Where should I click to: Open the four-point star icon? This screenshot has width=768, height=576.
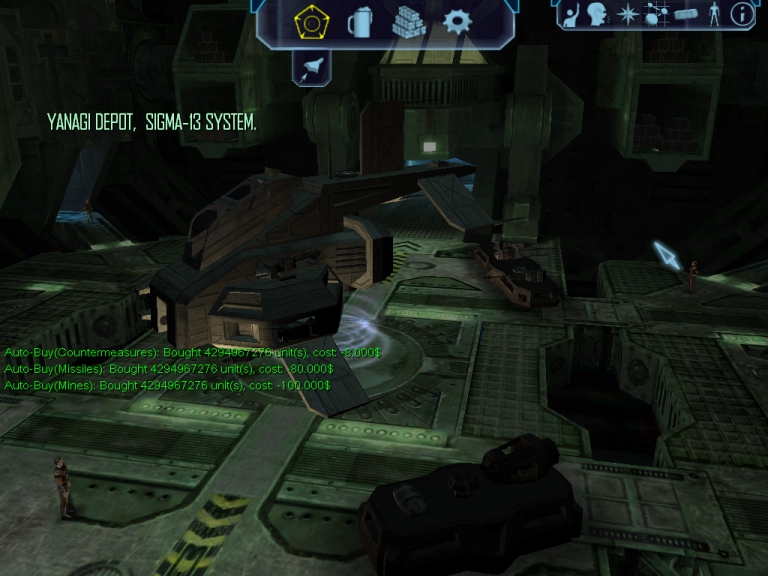[628, 14]
